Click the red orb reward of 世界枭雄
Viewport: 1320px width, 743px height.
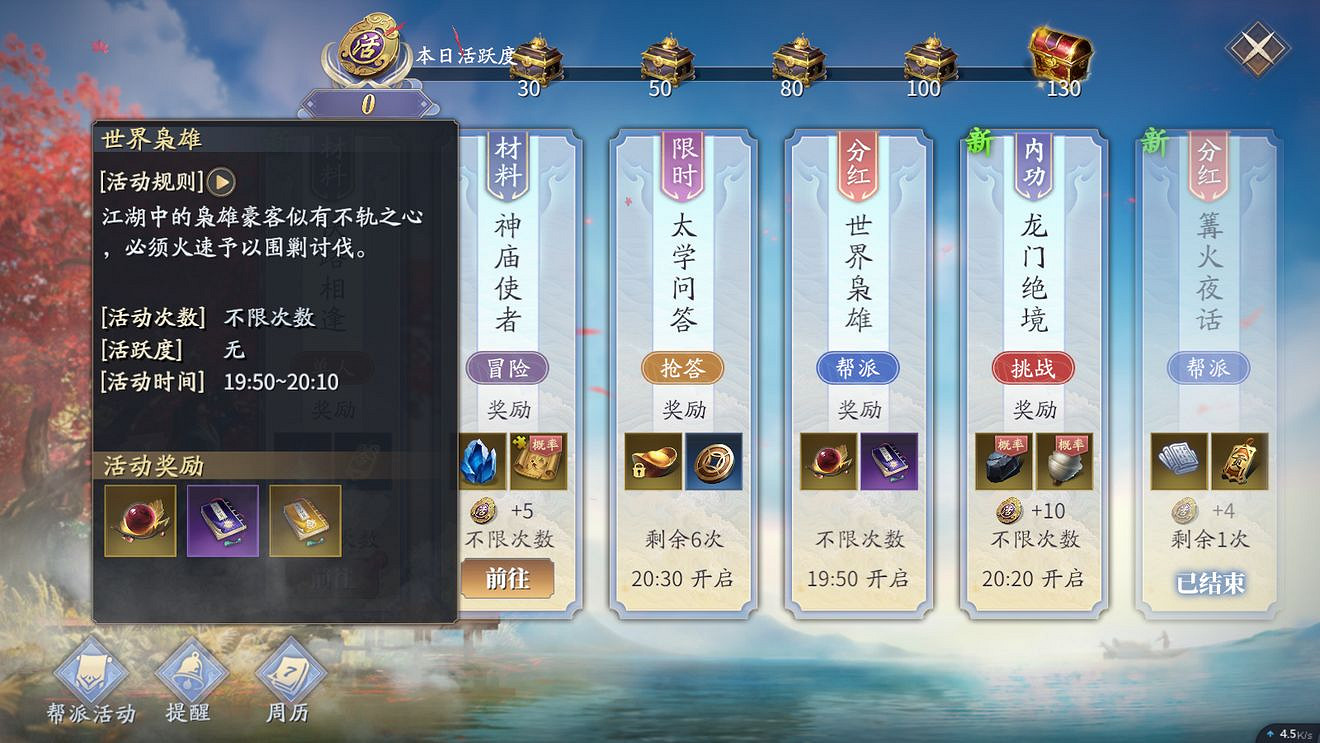[x=828, y=461]
